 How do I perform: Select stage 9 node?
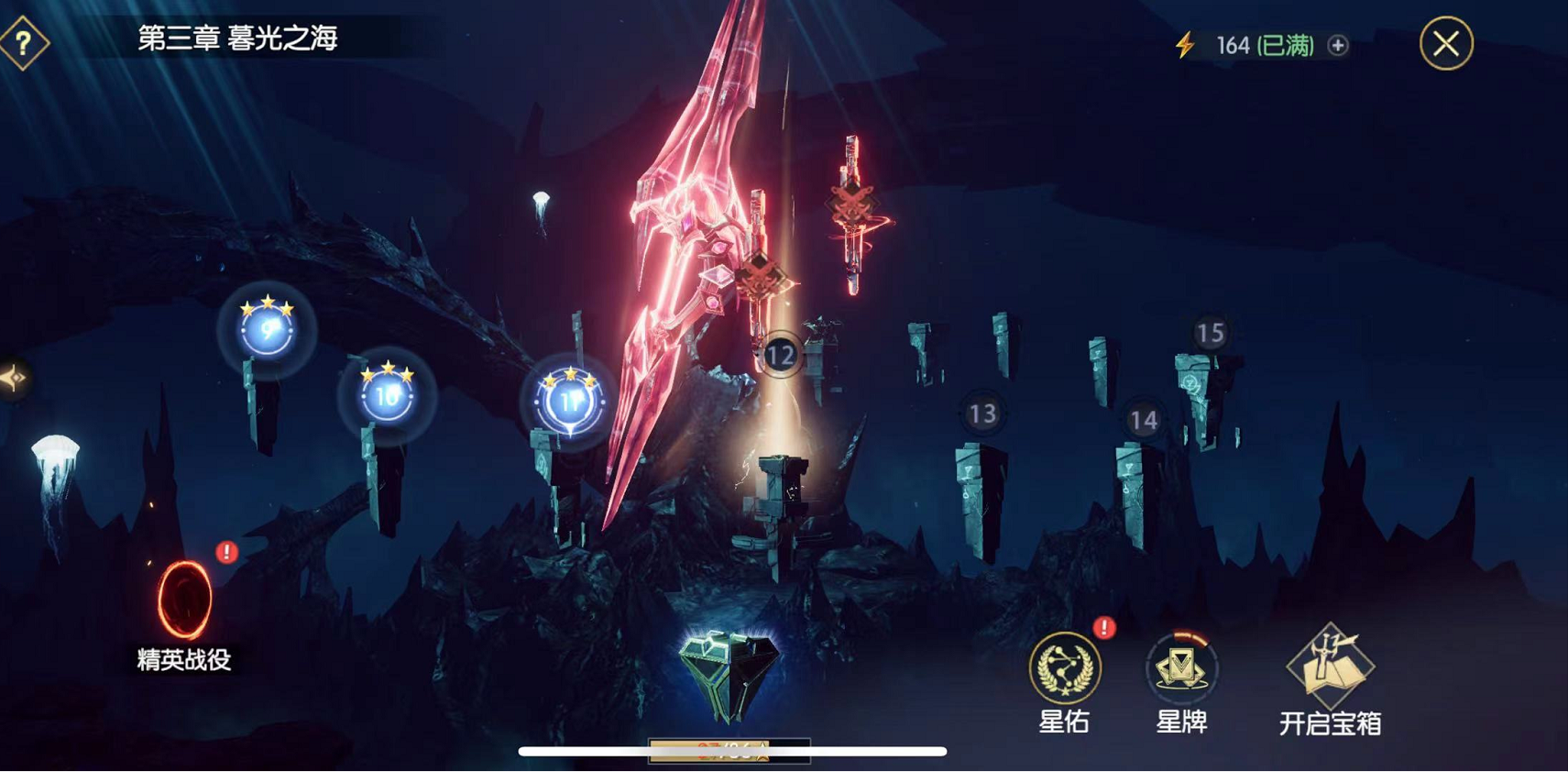coord(267,328)
